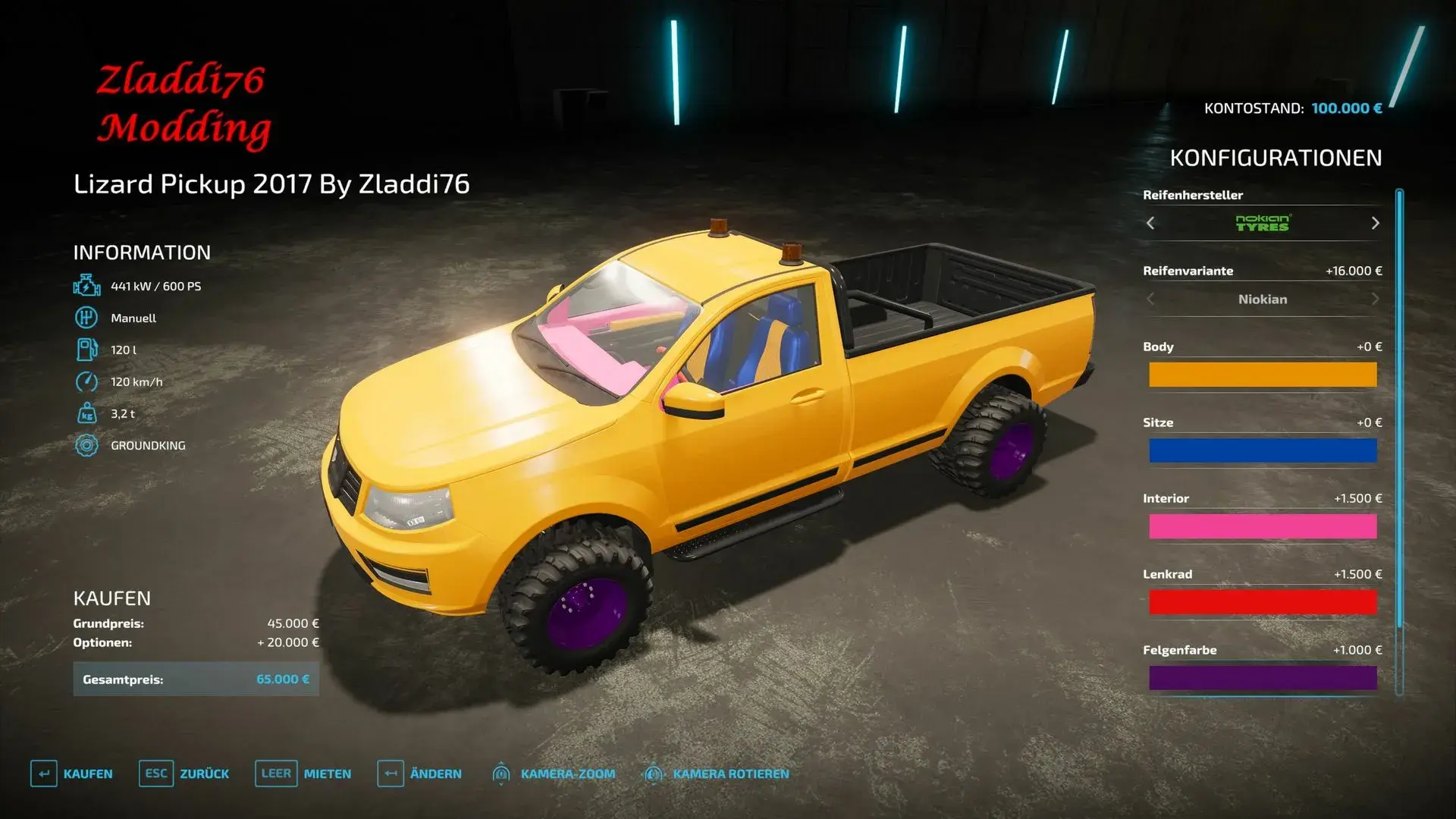Click the 3,2 t weight icon
This screenshot has width=1456, height=819.
(86, 413)
